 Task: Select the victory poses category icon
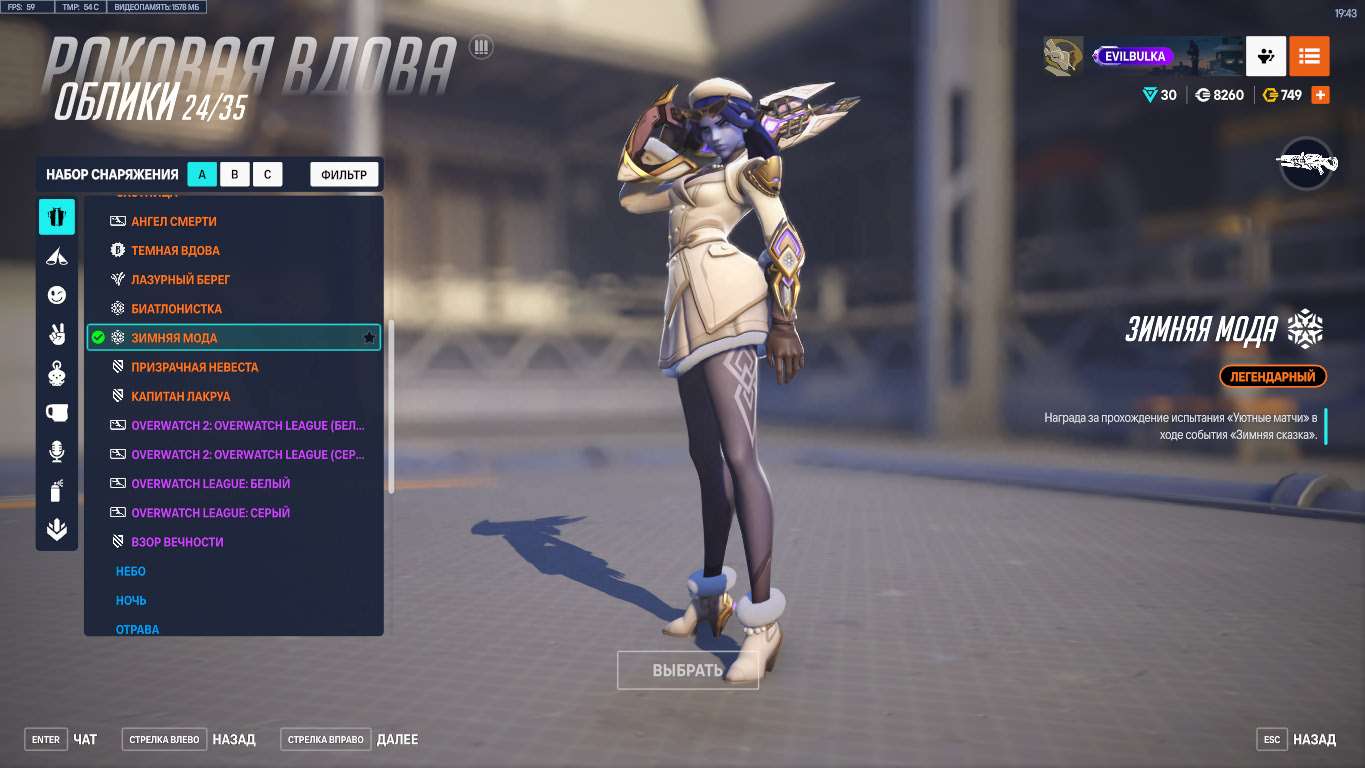pyautogui.click(x=57, y=255)
